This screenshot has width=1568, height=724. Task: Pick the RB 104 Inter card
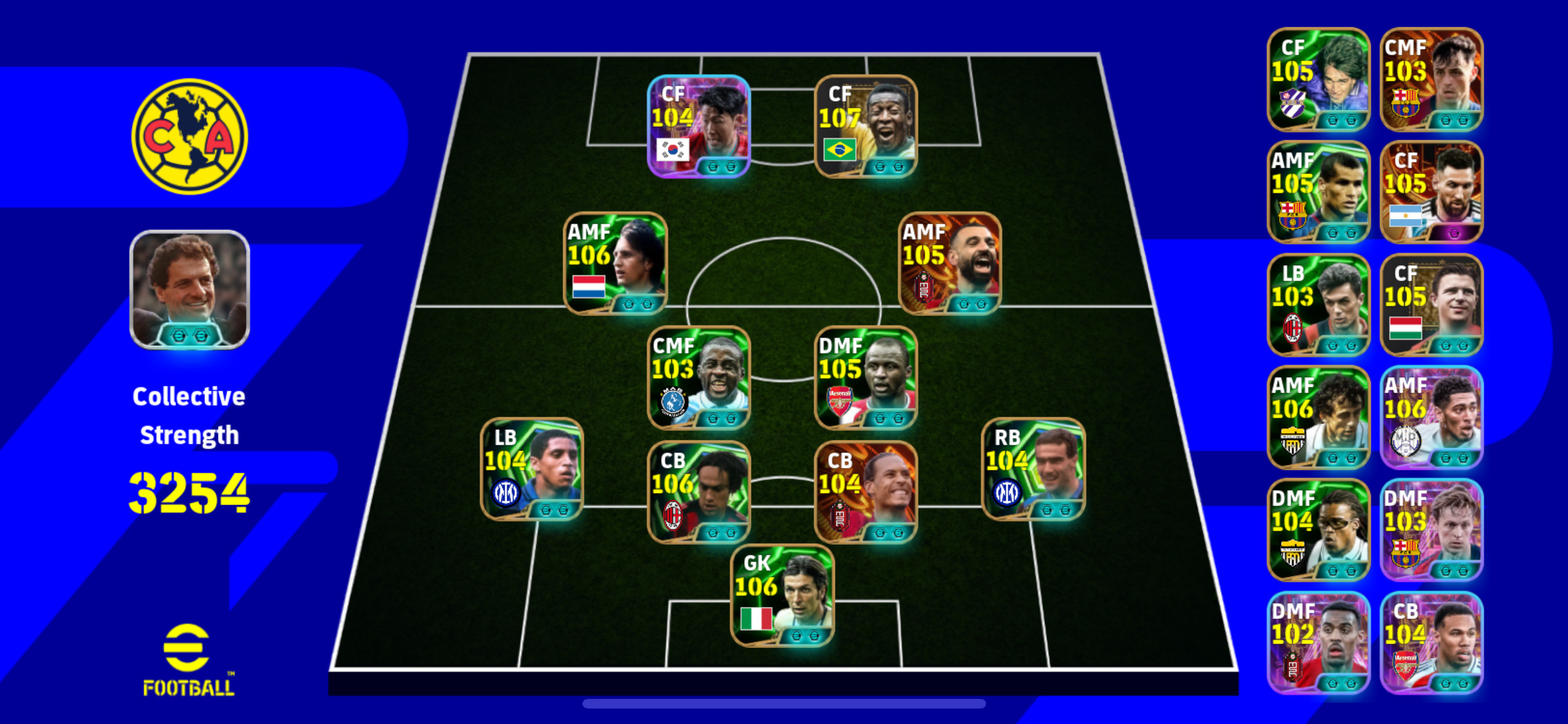[x=1033, y=469]
